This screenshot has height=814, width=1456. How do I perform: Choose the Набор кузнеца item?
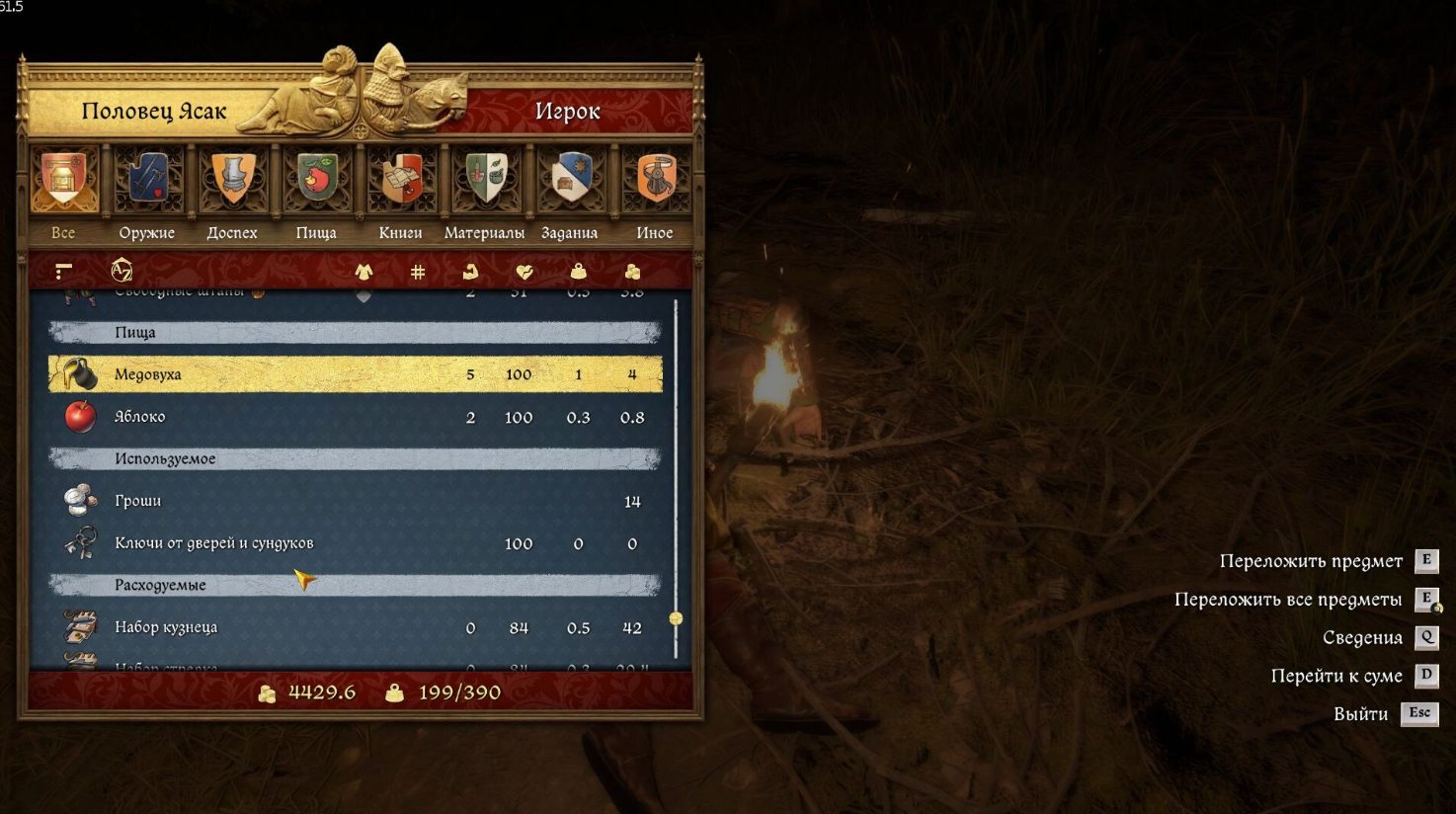[356, 627]
